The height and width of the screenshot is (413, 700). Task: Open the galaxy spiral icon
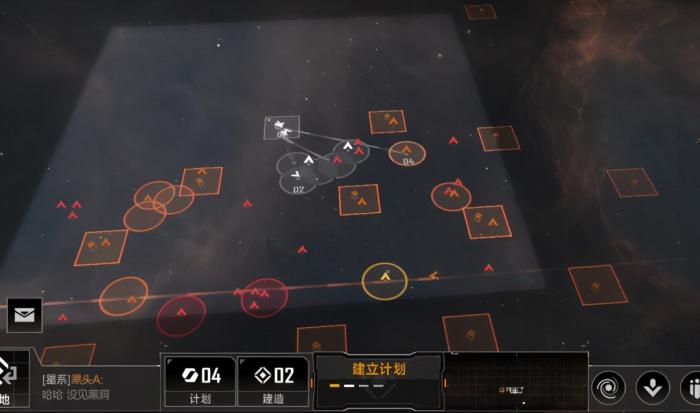(608, 386)
